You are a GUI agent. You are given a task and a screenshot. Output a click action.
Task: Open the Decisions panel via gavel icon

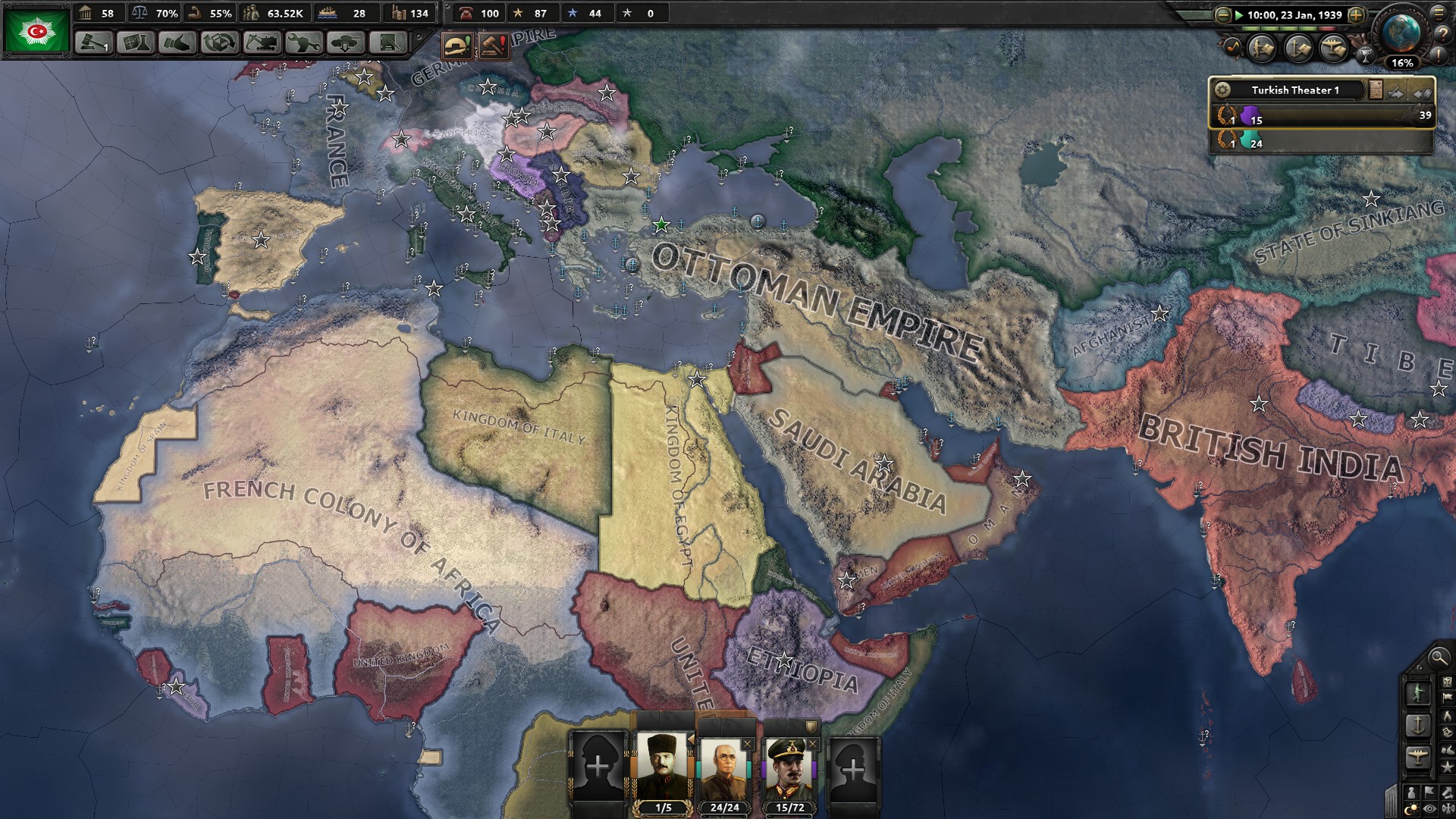click(93, 42)
